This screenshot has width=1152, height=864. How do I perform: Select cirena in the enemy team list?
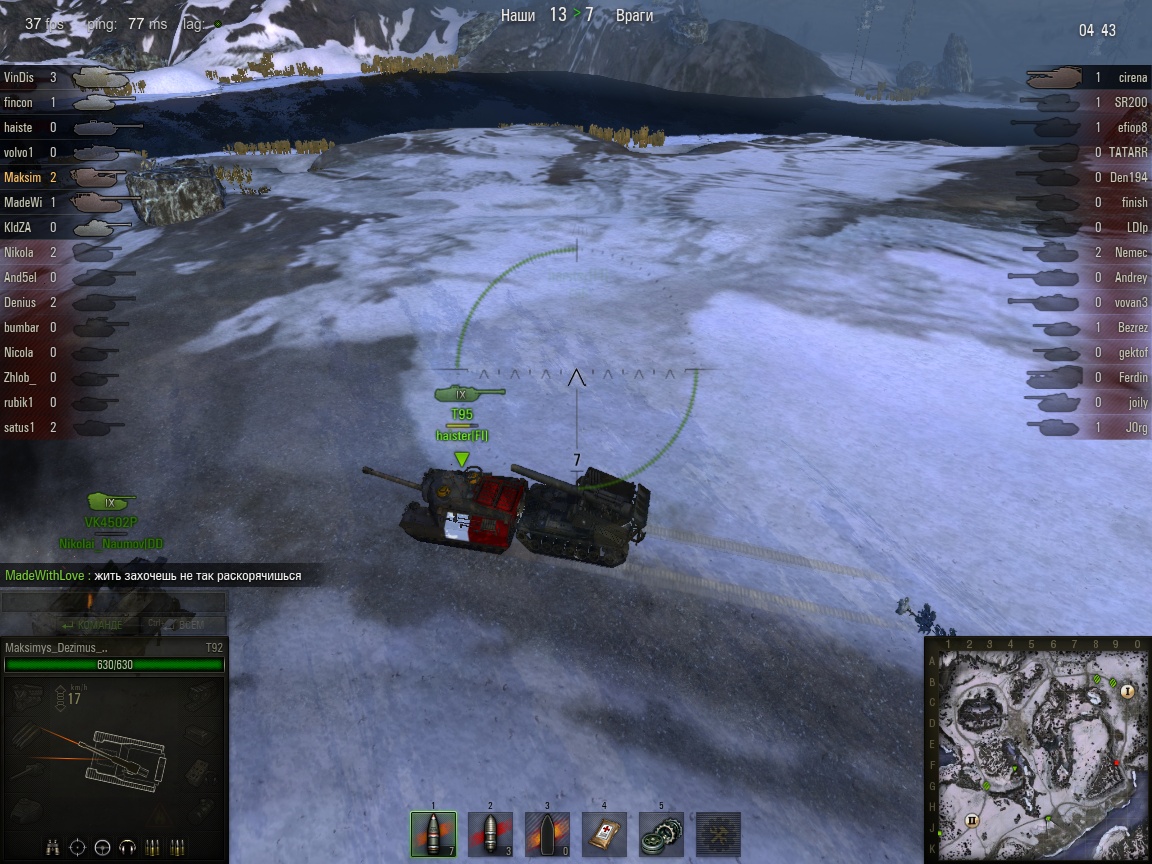[x=1133, y=77]
